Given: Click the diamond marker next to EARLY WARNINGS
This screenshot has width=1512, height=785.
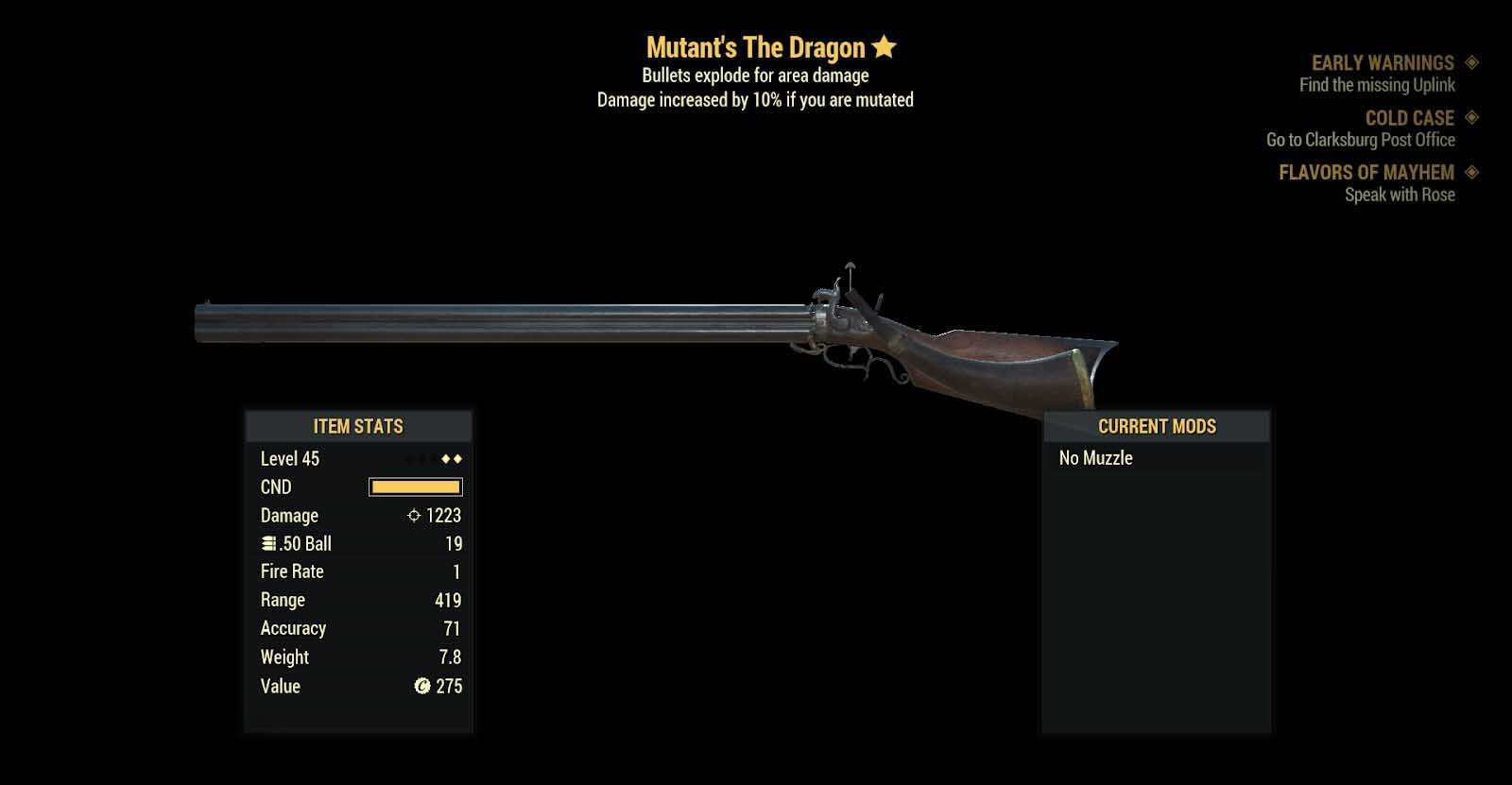Looking at the screenshot, I should [1470, 62].
